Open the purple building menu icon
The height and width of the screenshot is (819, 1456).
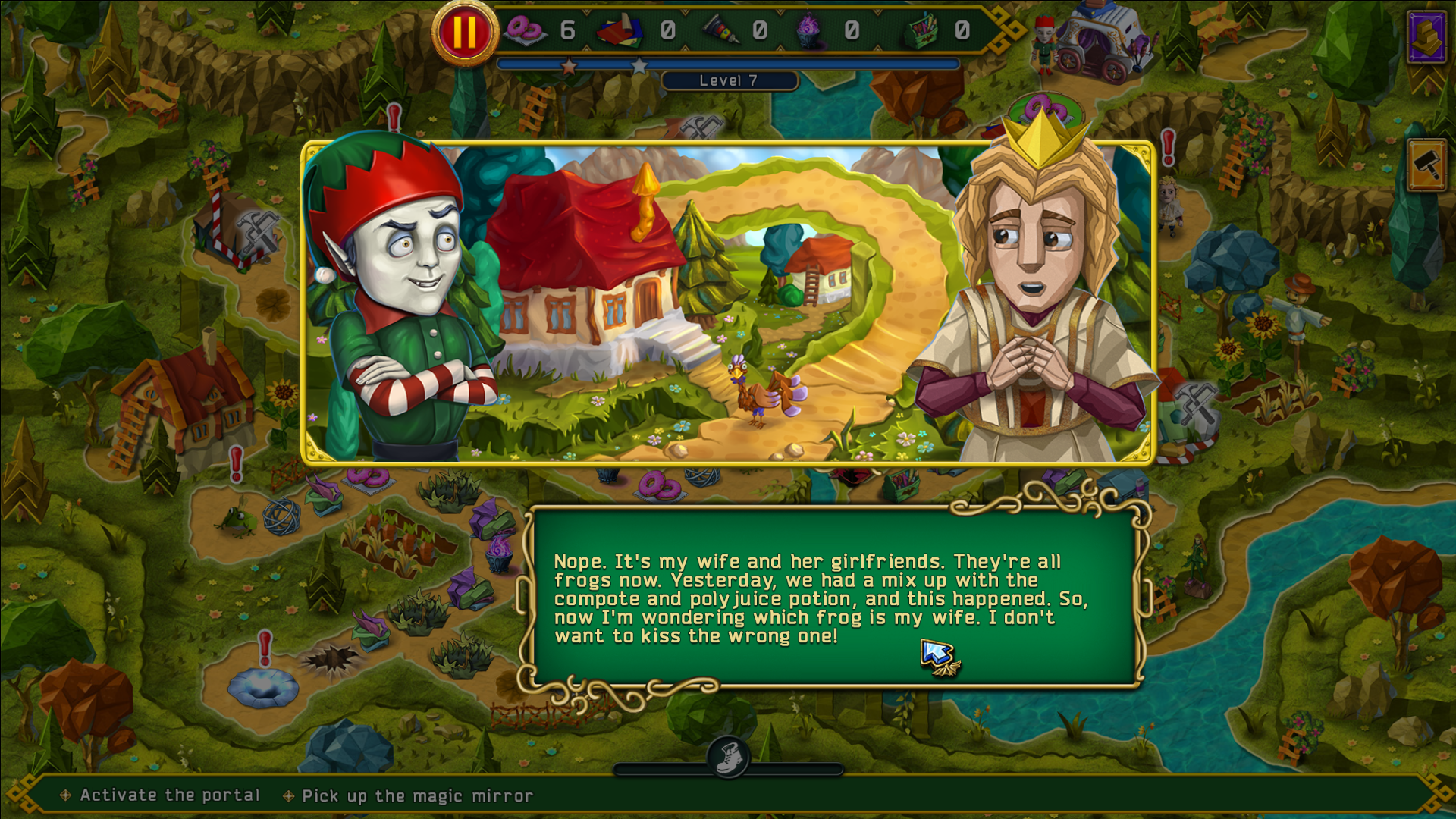pyautogui.click(x=1426, y=36)
